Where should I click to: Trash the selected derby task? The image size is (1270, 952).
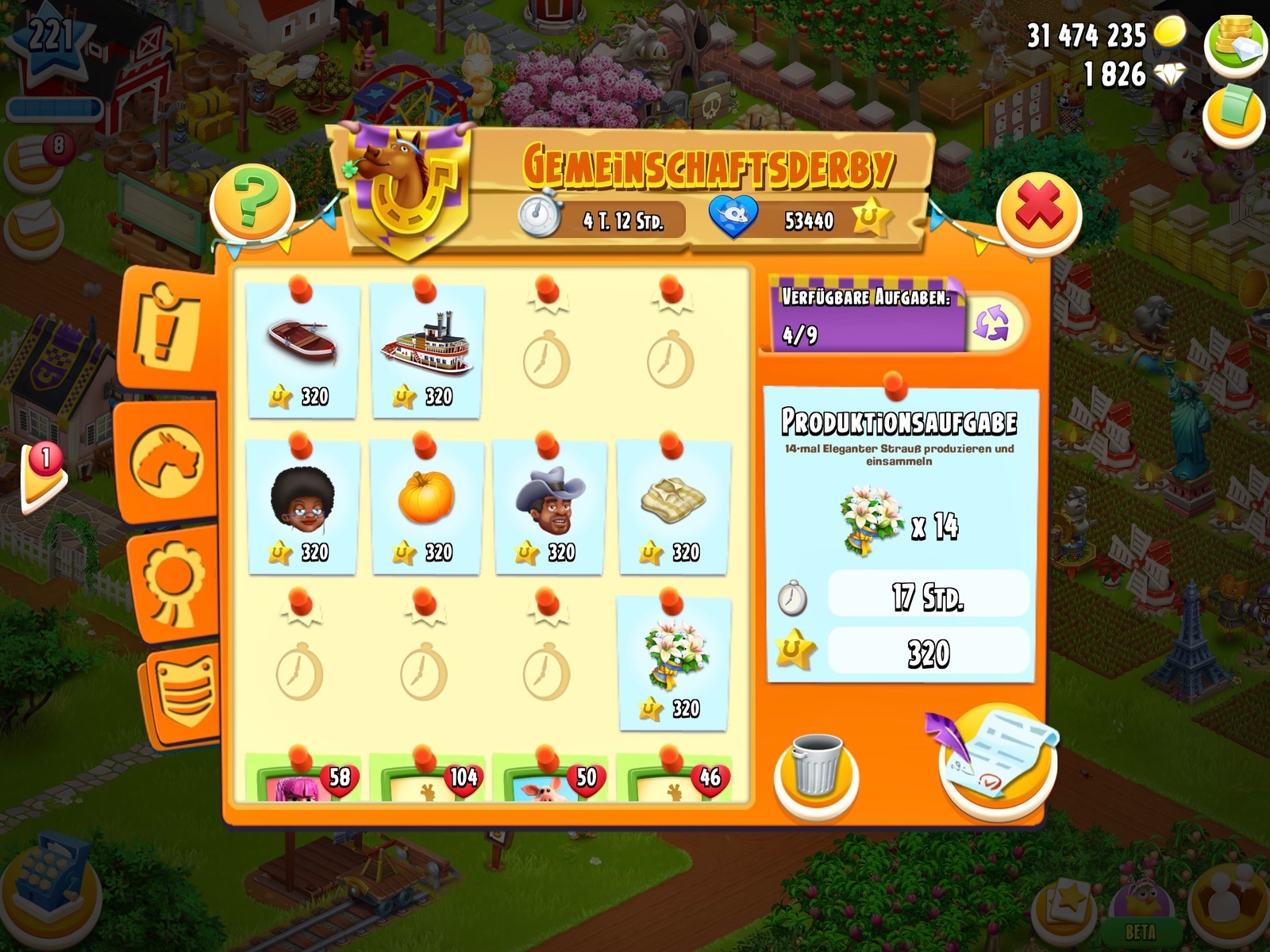click(816, 768)
